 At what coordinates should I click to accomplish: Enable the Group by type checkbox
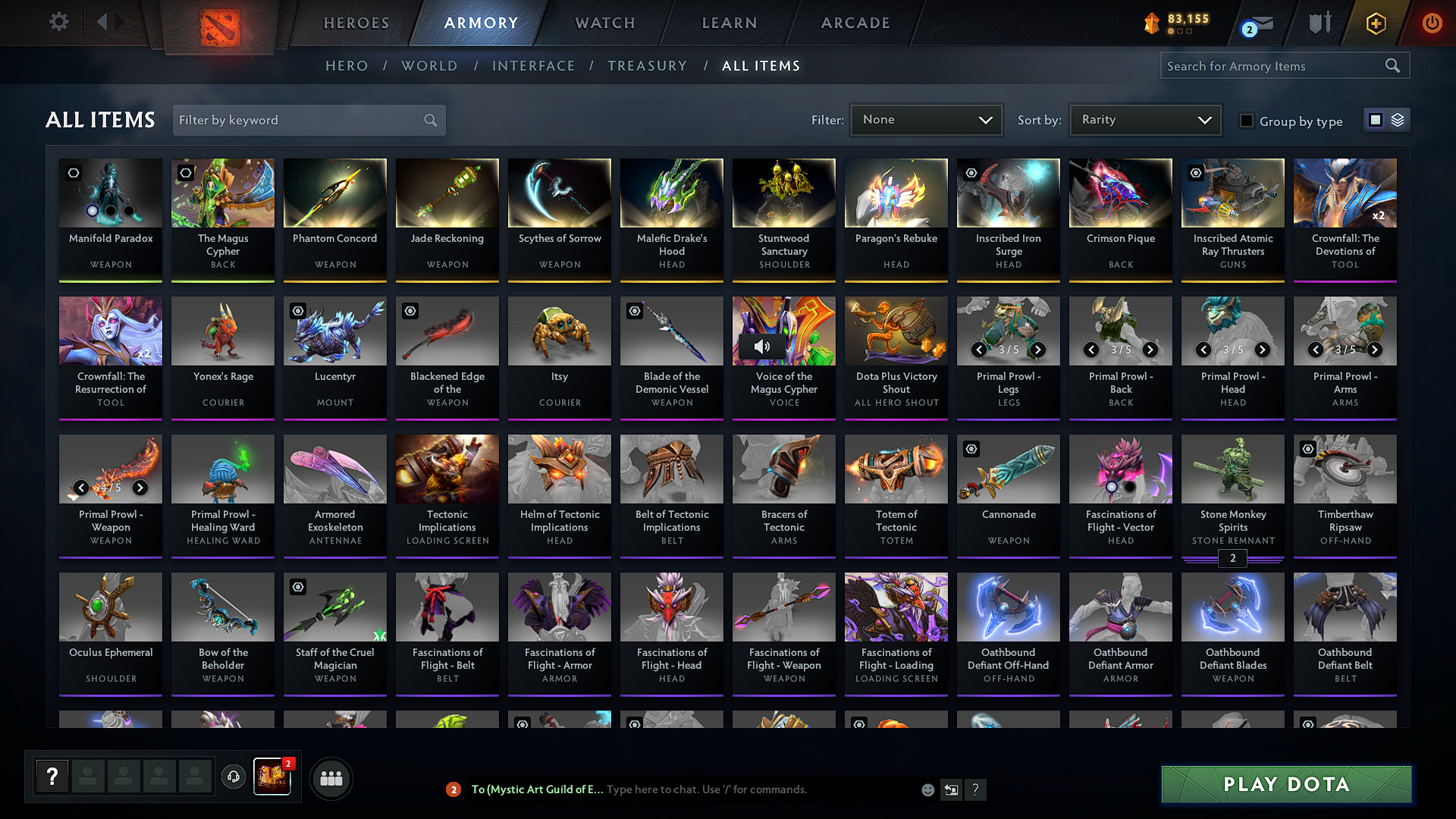pos(1246,121)
